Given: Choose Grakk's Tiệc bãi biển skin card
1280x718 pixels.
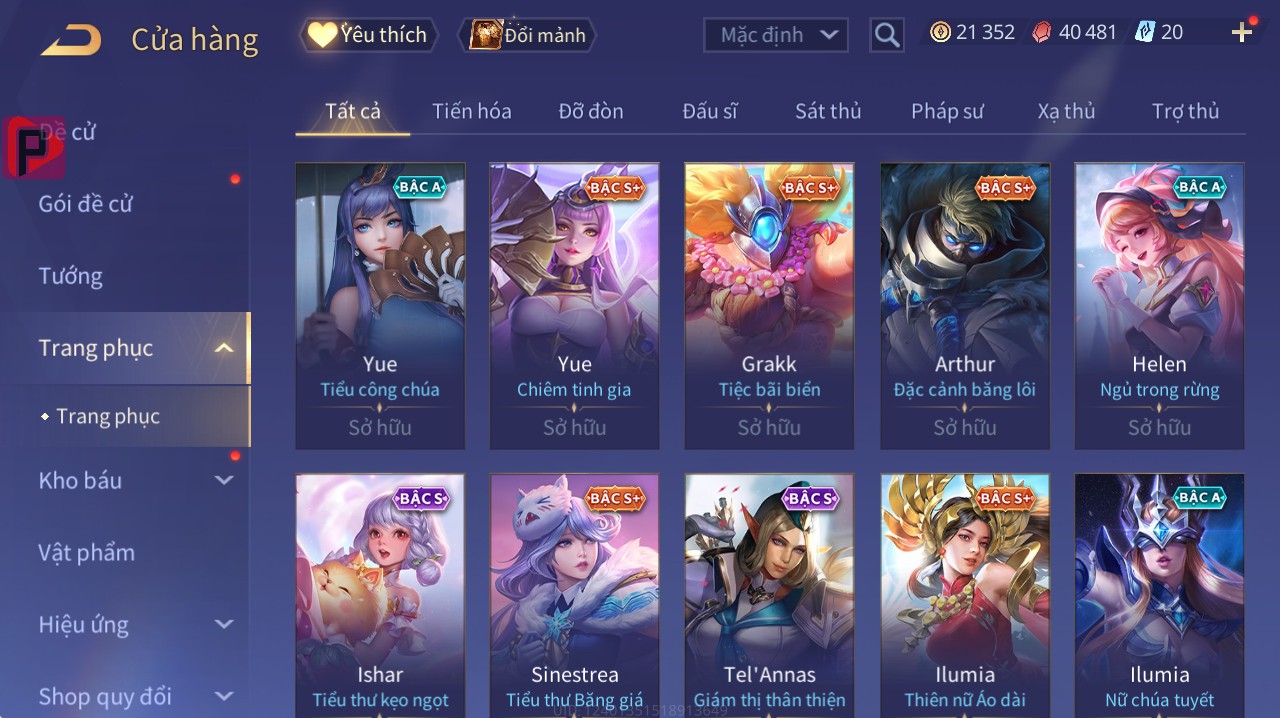Looking at the screenshot, I should point(769,305).
